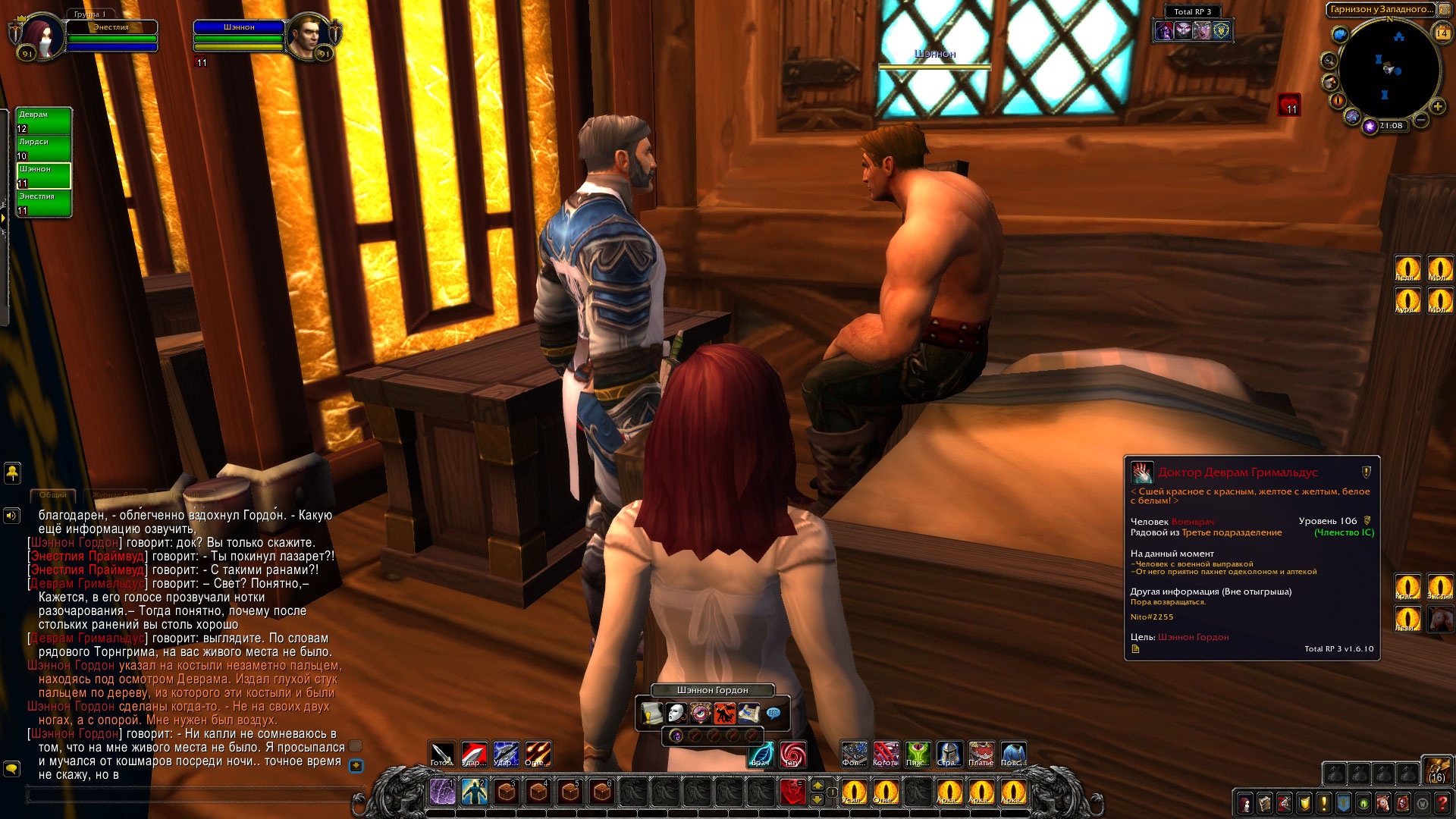
Task: Open the red question mark help button
Action: click(1442, 803)
